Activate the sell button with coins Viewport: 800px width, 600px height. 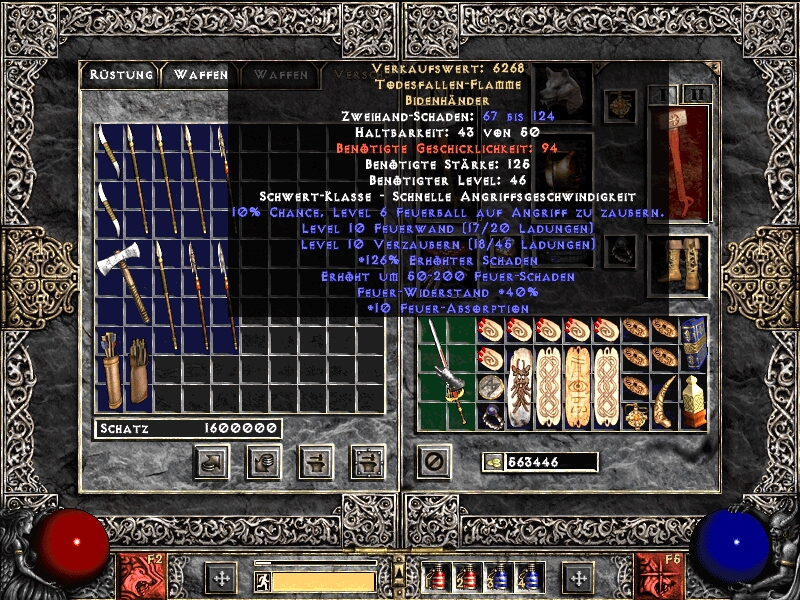[264, 461]
